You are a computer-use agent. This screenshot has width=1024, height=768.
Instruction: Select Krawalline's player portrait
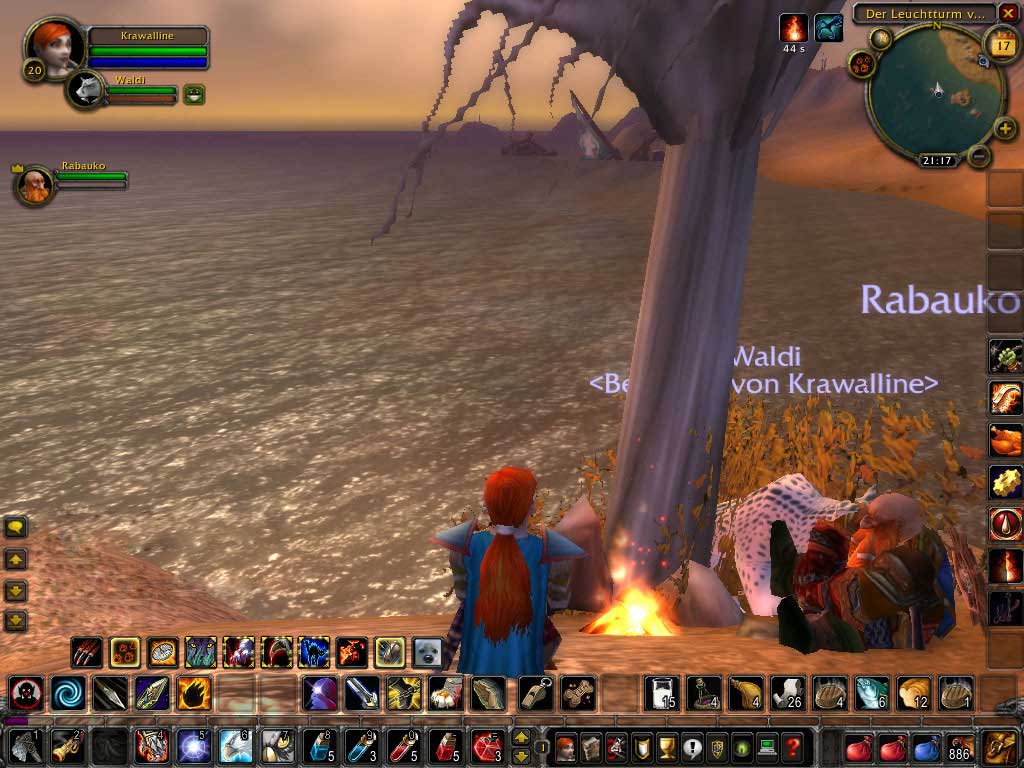[51, 47]
